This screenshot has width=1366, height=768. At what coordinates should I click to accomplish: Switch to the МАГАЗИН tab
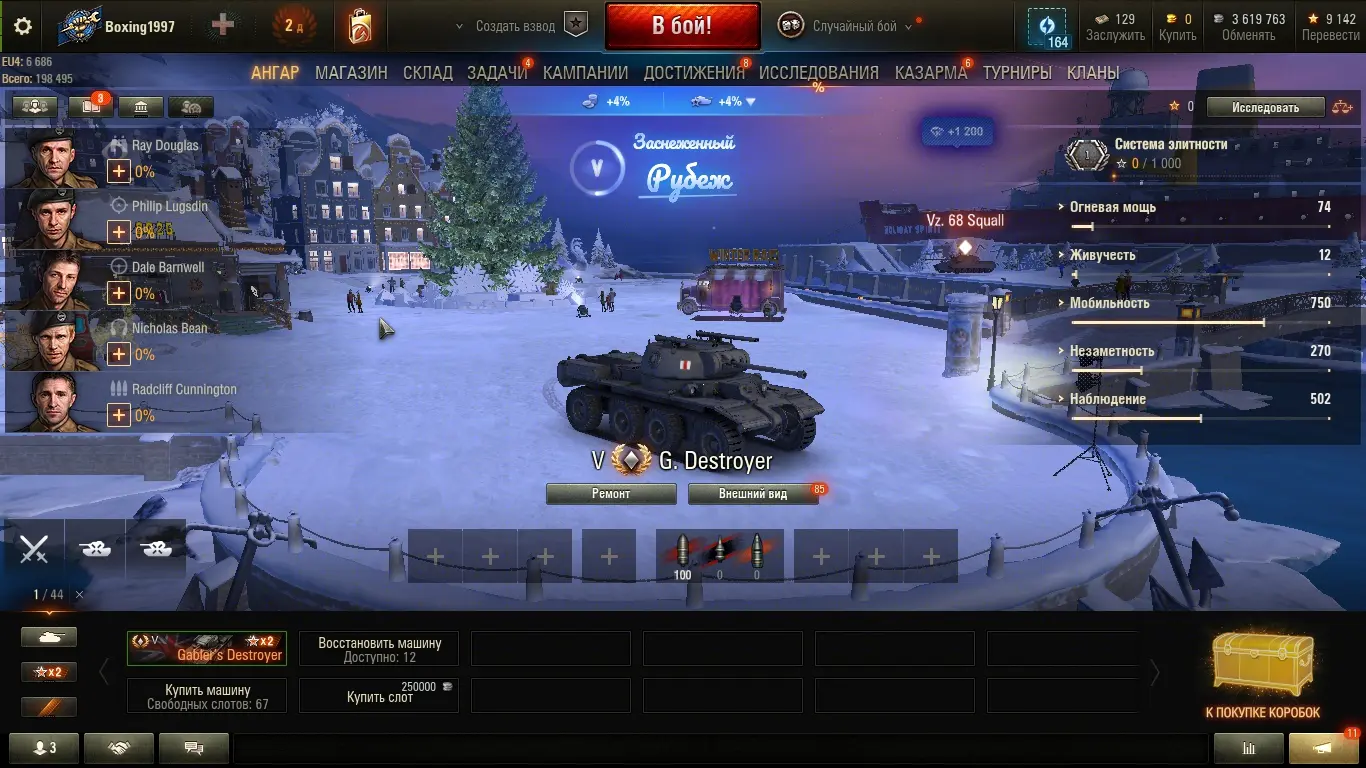[351, 73]
